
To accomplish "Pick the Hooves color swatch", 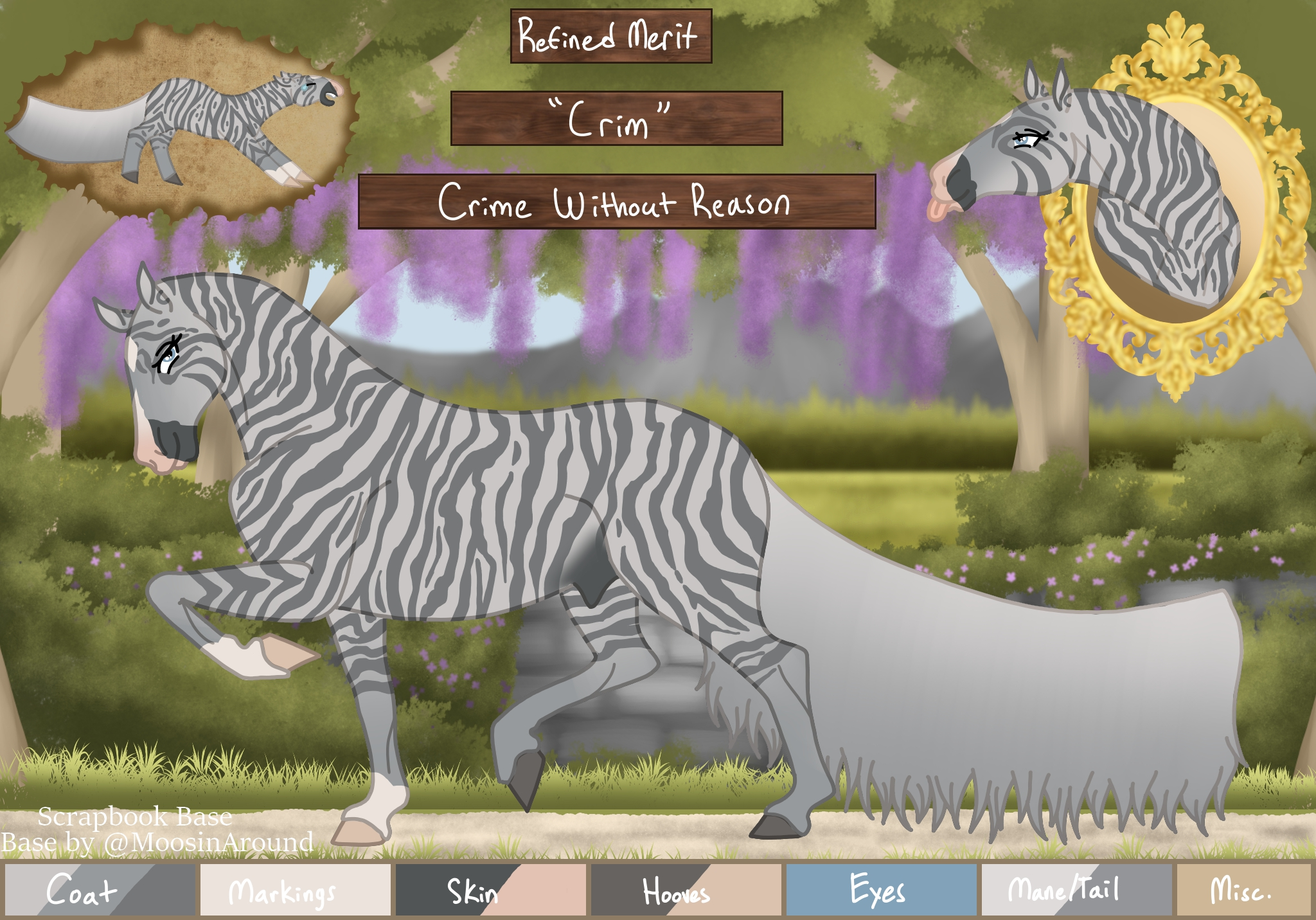I will click(x=686, y=890).
